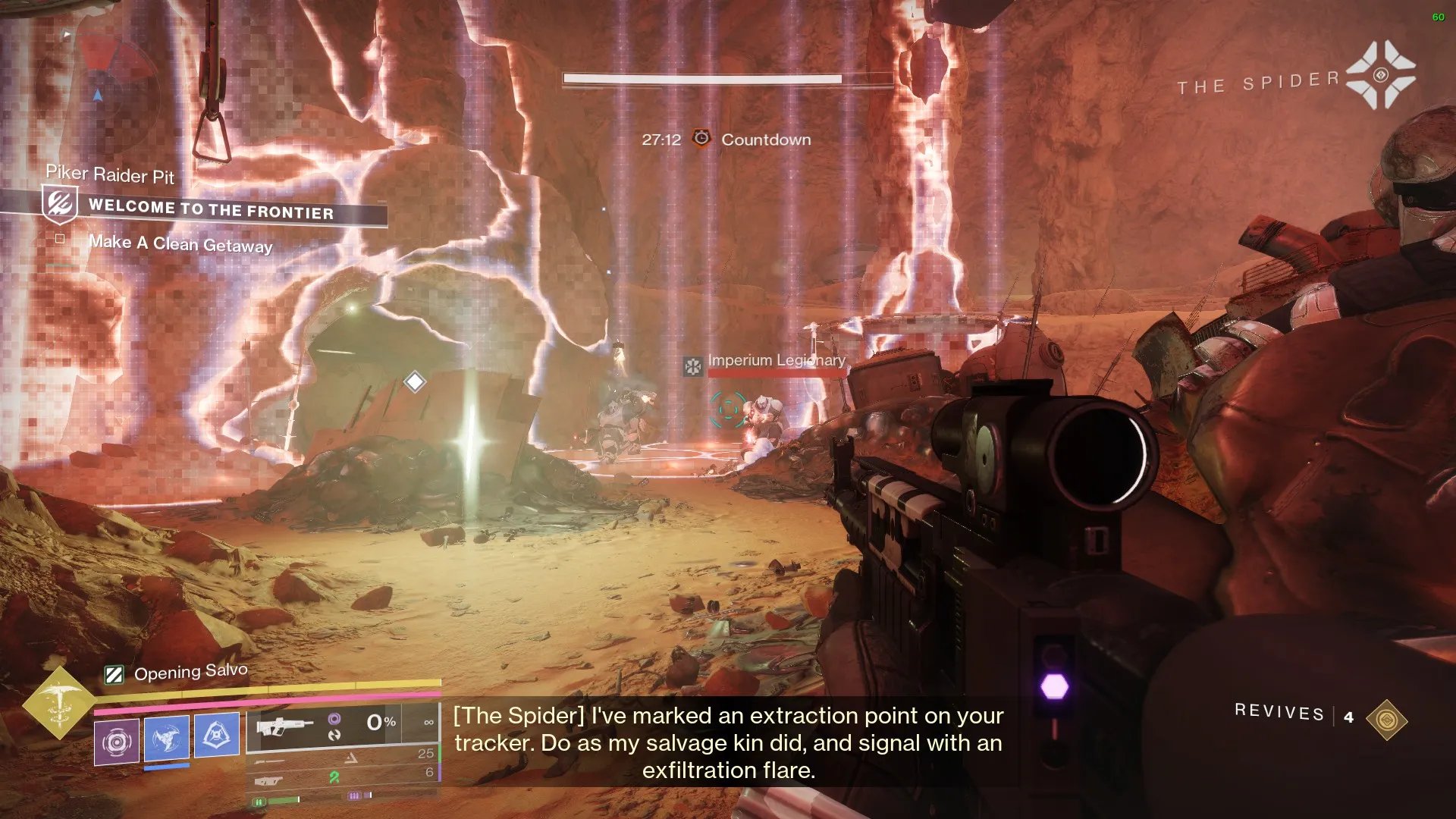Switch to the weapon with 25 ammo
This screenshot has width=1456, height=819.
pyautogui.click(x=343, y=757)
